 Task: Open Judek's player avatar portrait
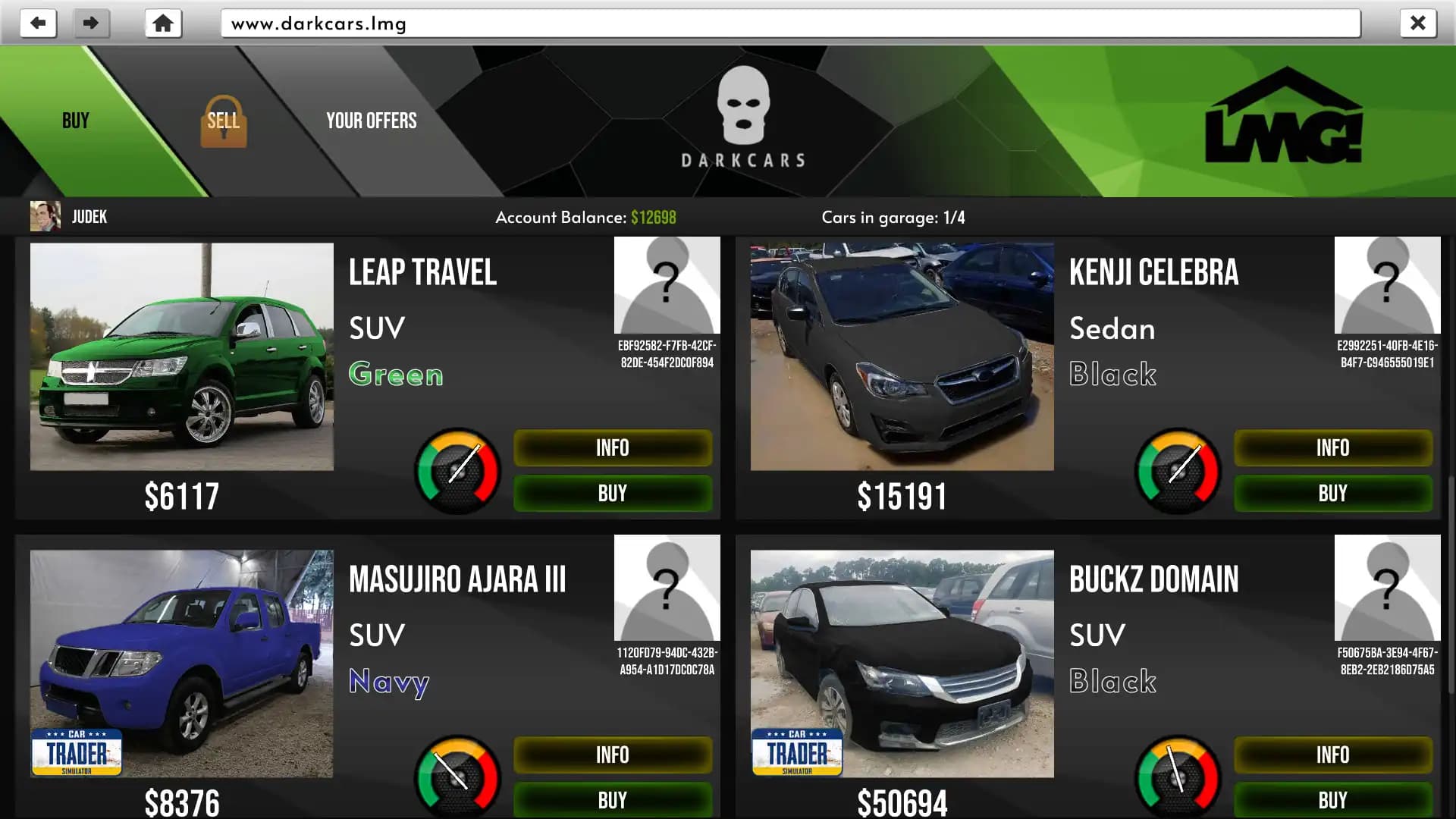(45, 216)
